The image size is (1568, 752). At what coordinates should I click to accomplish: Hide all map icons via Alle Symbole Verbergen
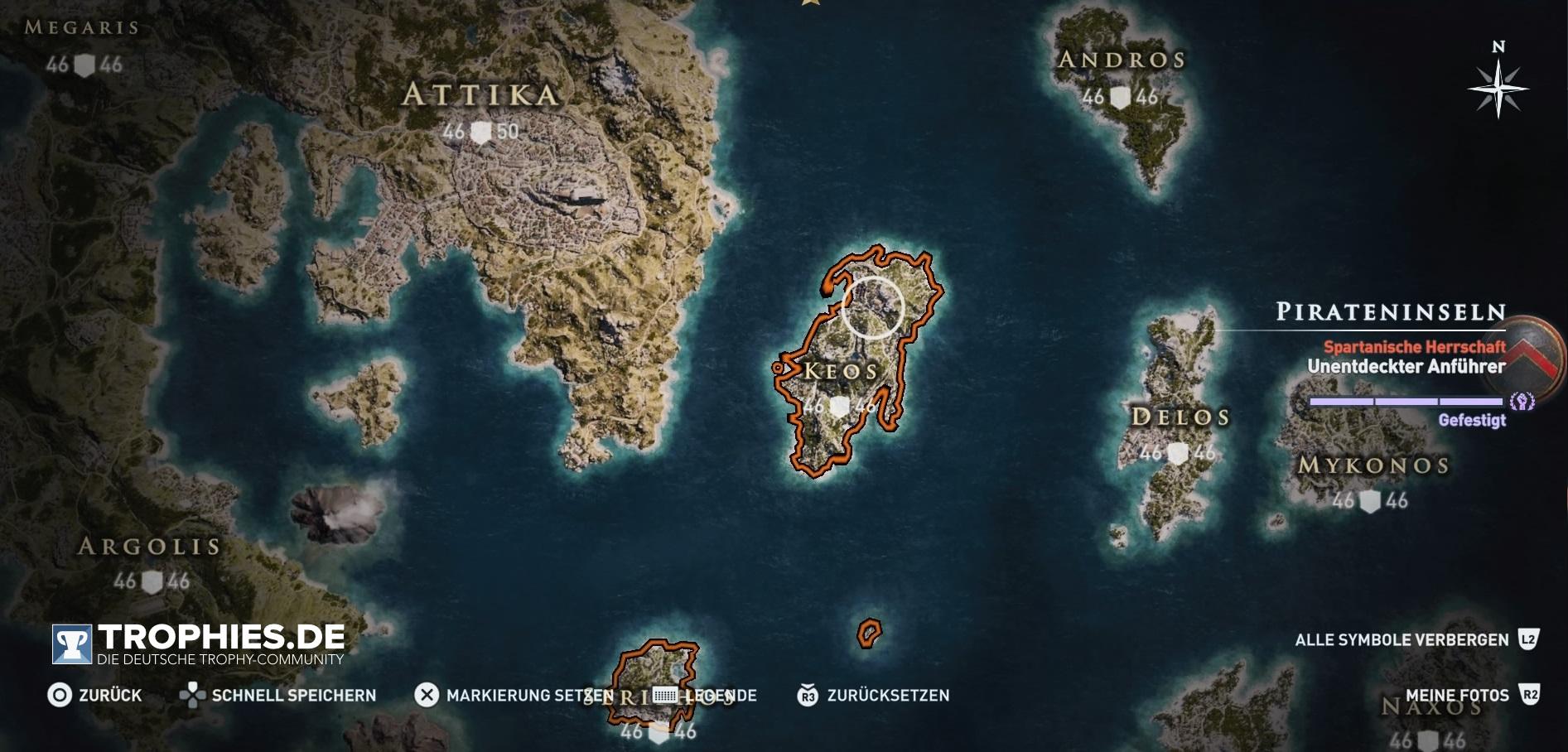coord(1416,639)
